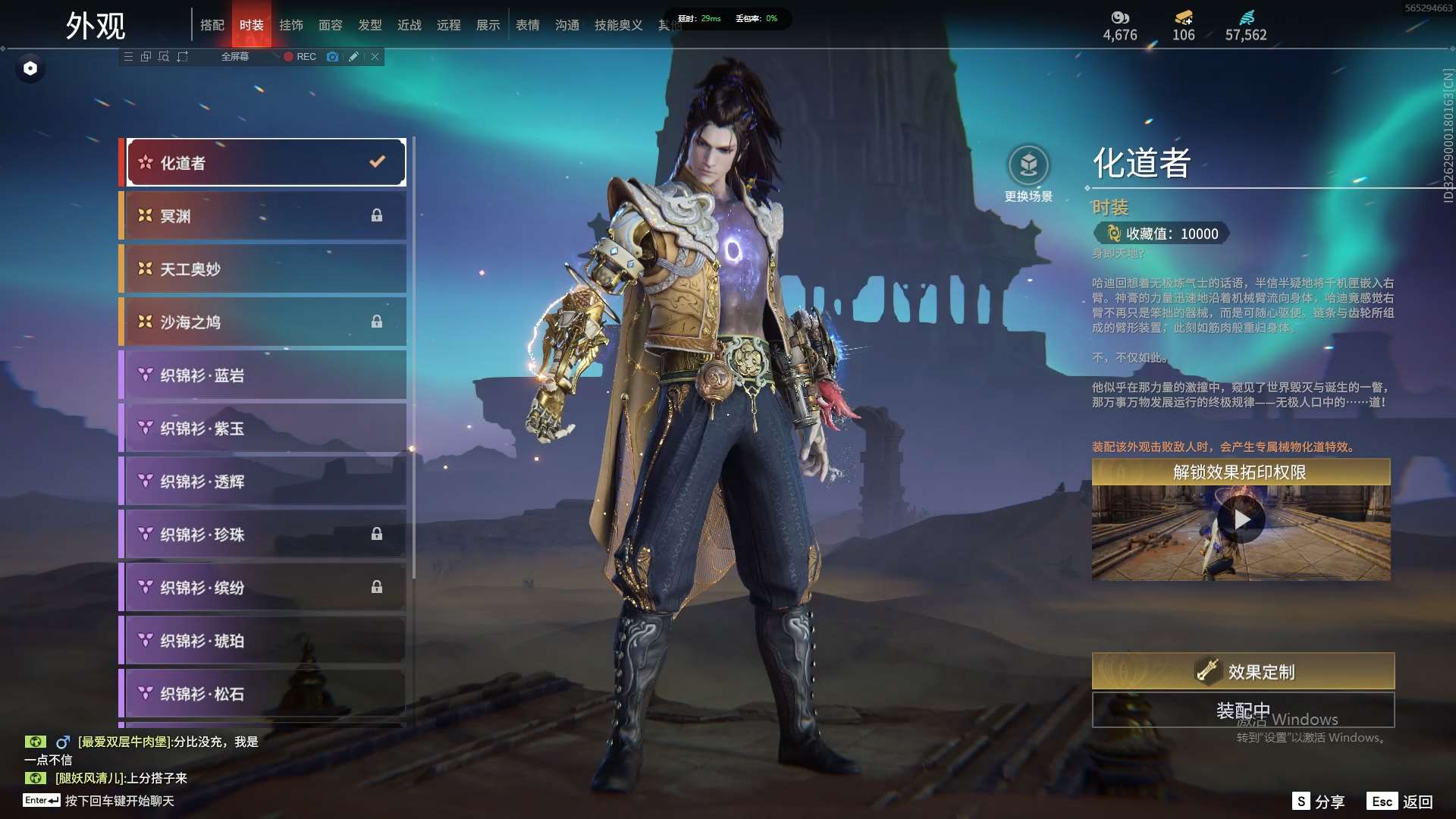Select the 面容 face tab
The width and height of the screenshot is (1456, 819).
pos(331,25)
